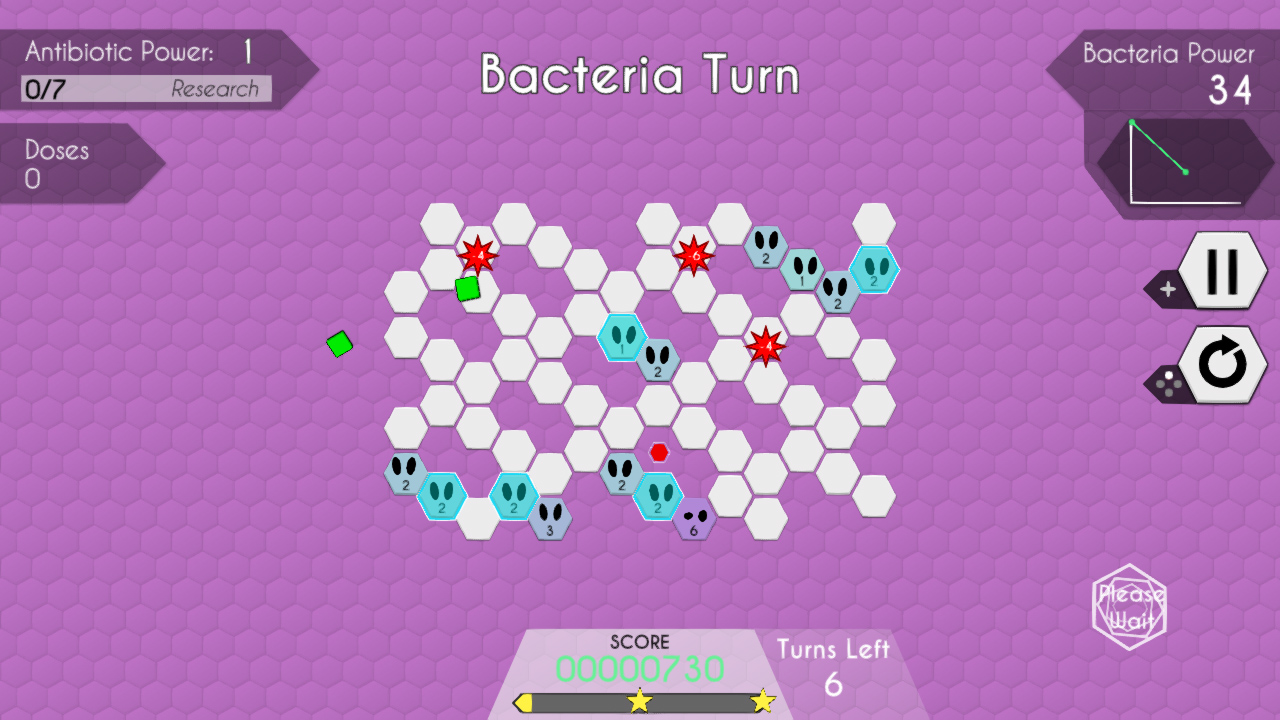The height and width of the screenshot is (720, 1280).
Task: Select the purple bacteria tile numbered 6
Action: [x=693, y=519]
